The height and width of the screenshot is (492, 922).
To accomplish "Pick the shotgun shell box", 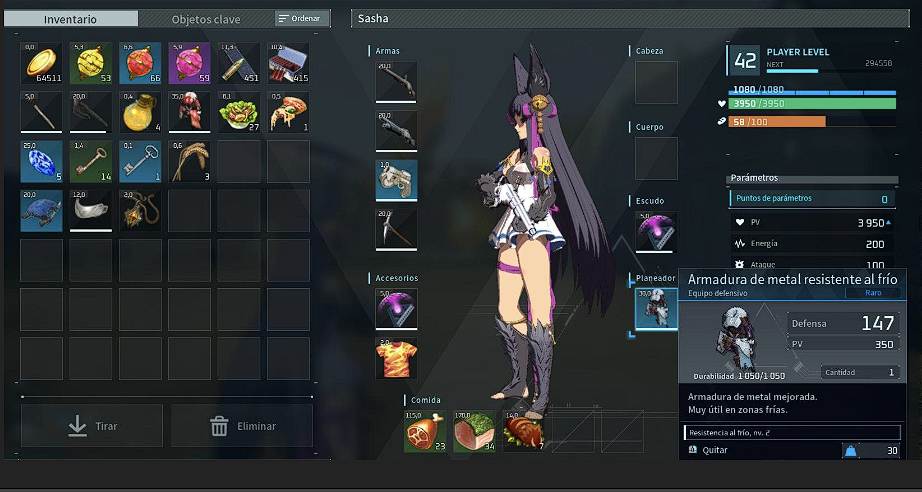I will (288, 63).
